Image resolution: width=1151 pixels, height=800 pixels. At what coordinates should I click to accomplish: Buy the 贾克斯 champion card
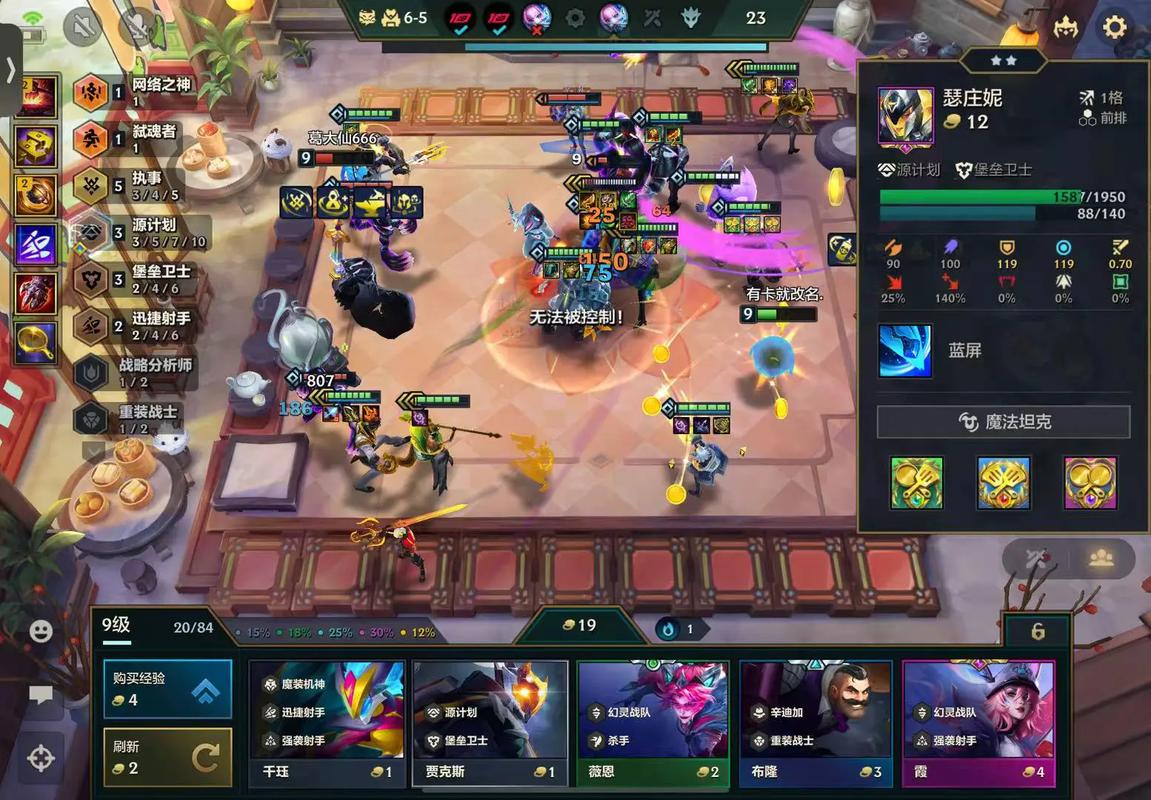(x=490, y=723)
